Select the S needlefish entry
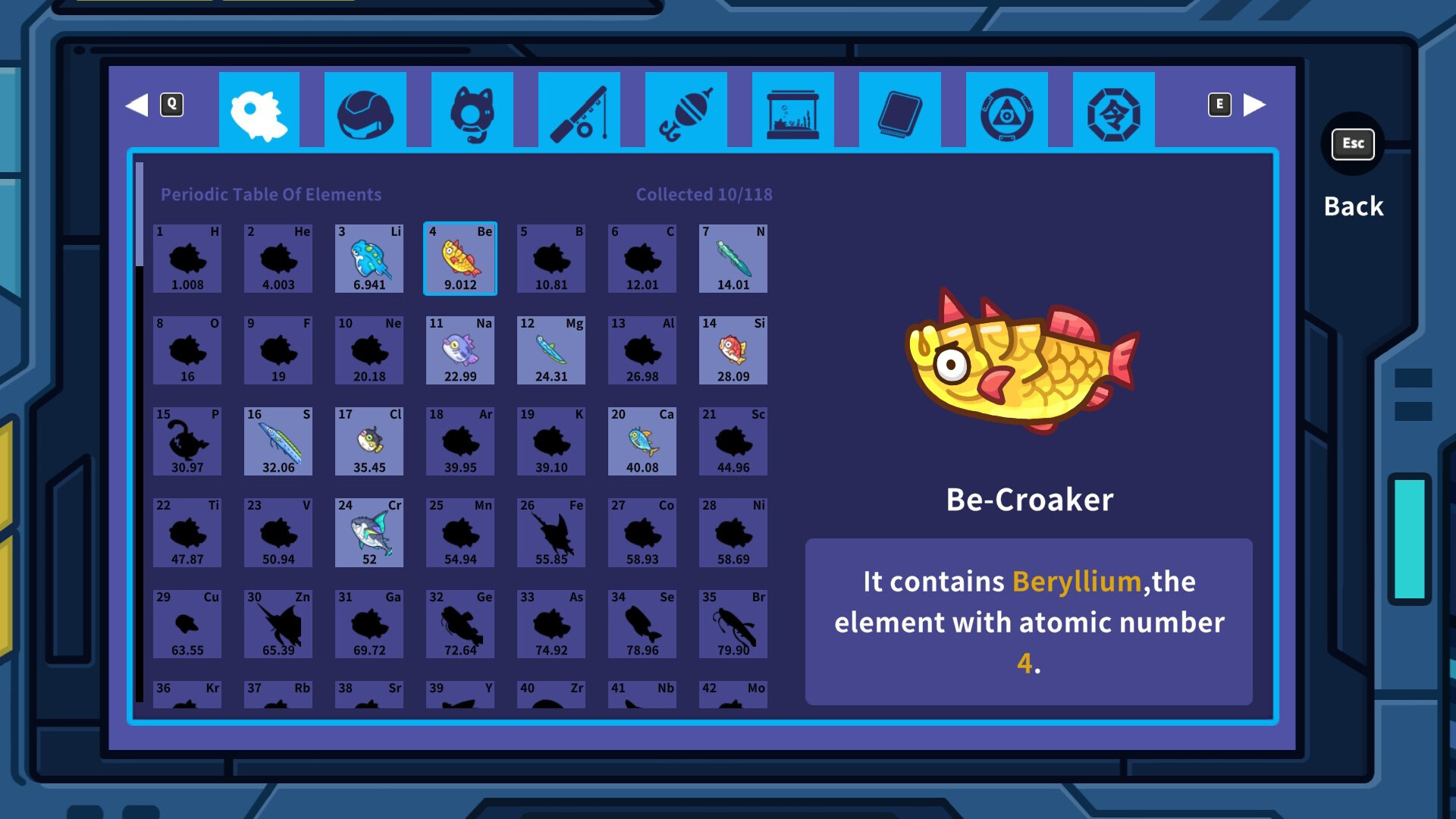The image size is (1456, 819). [x=278, y=441]
